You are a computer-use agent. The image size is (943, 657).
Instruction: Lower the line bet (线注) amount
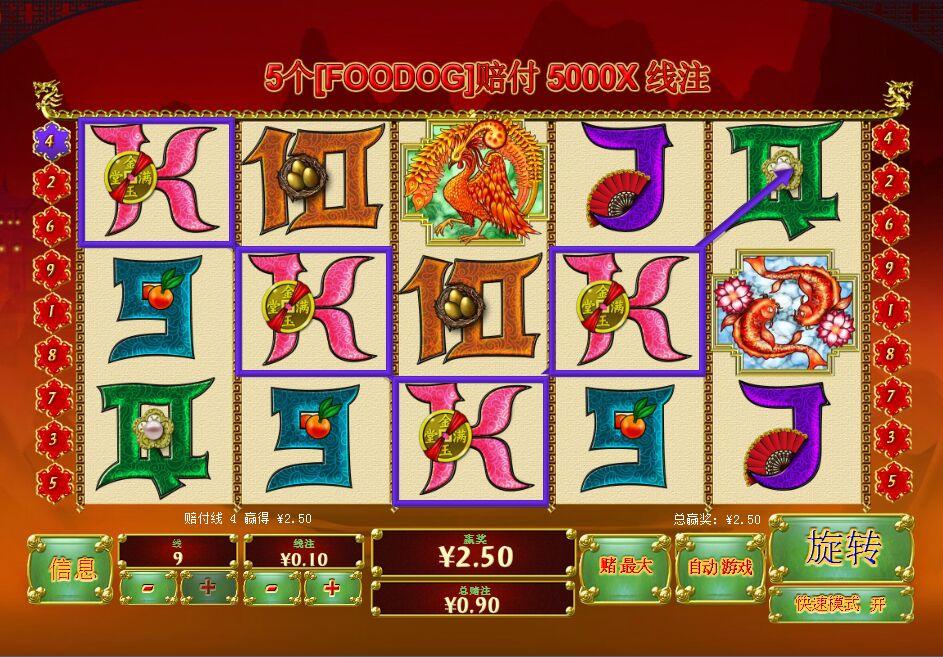tap(272, 588)
